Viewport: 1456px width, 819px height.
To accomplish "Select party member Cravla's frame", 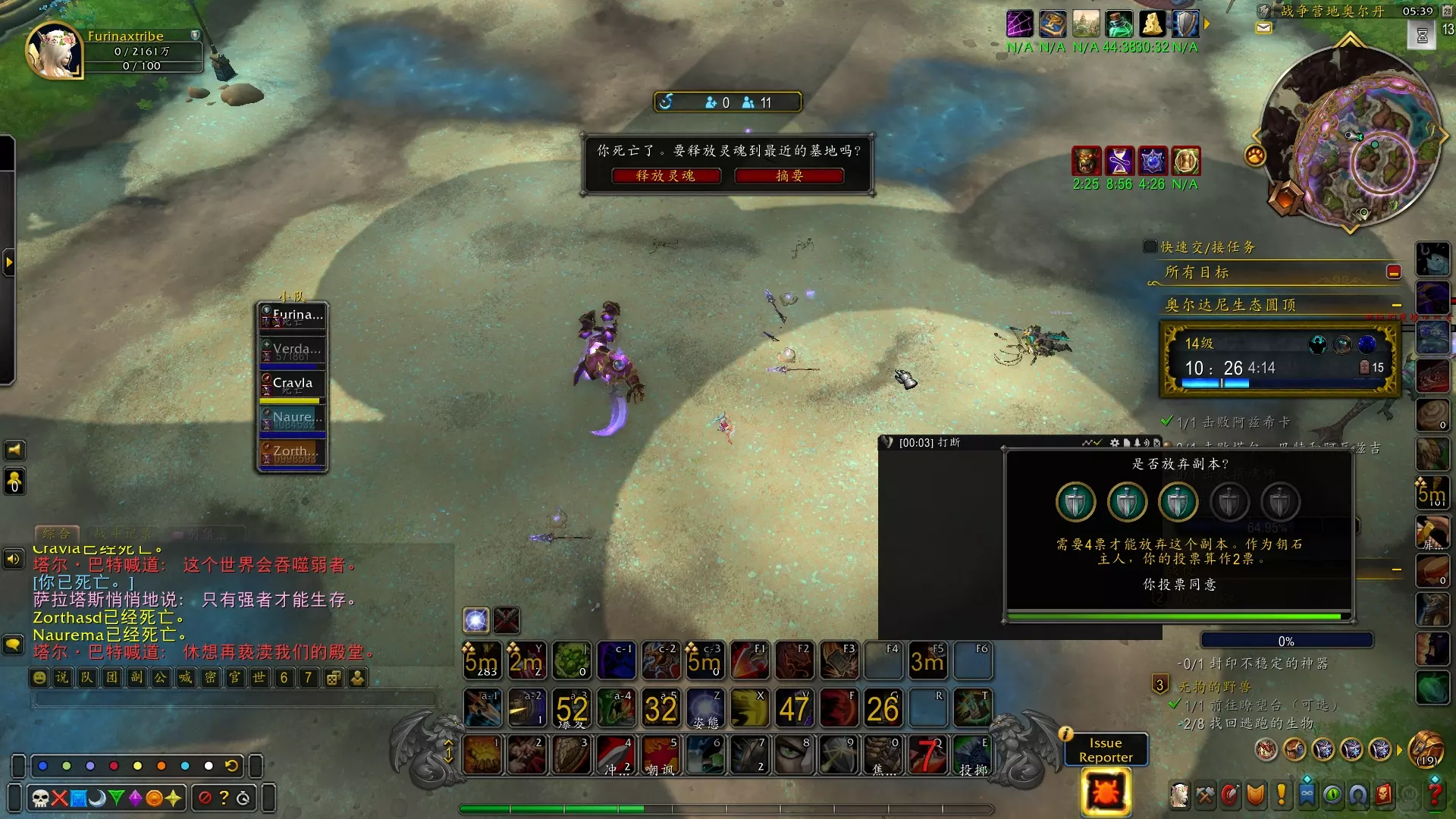I will 293,386.
